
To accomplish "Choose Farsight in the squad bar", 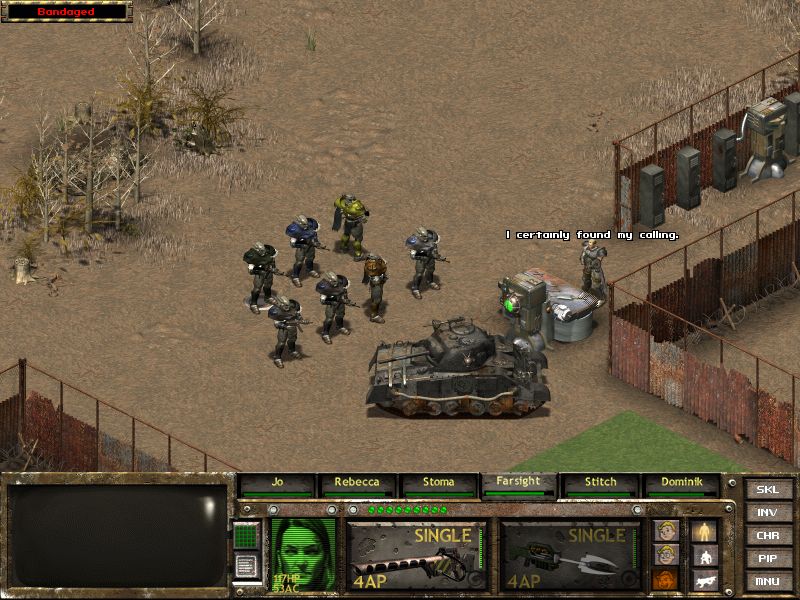I will point(518,483).
